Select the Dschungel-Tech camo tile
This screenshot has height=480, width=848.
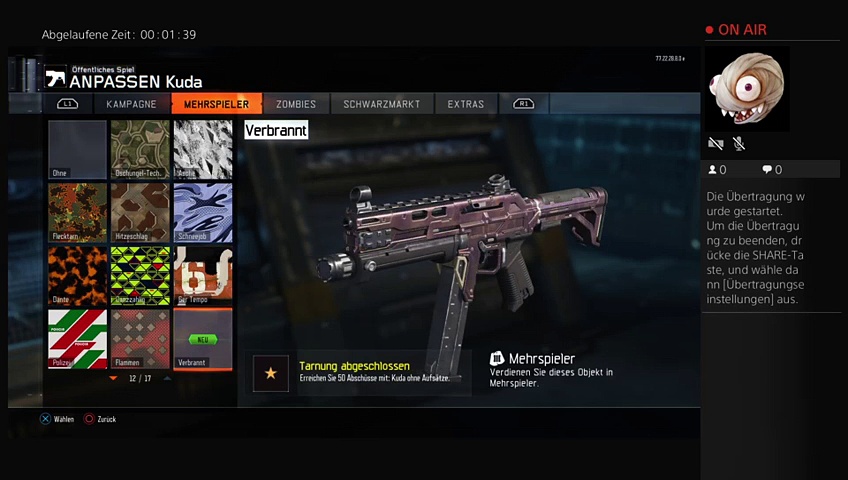(x=140, y=149)
